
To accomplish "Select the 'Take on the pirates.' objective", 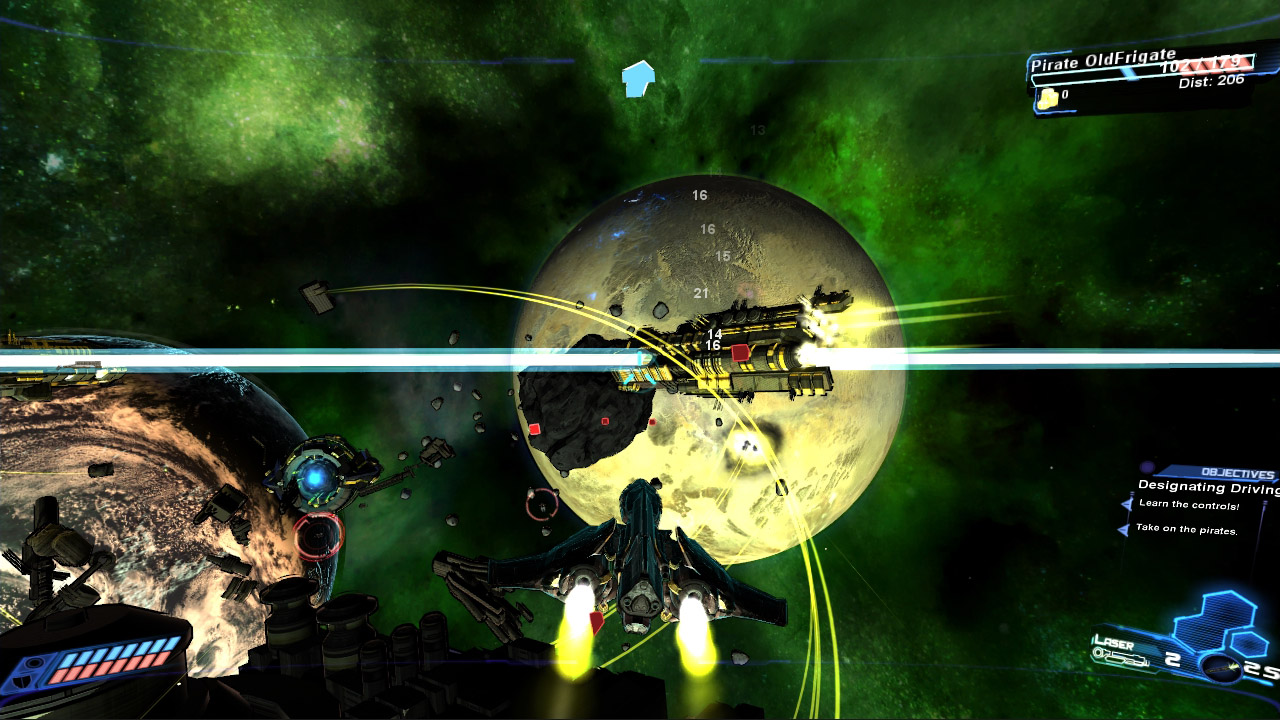I will click(x=1186, y=529).
